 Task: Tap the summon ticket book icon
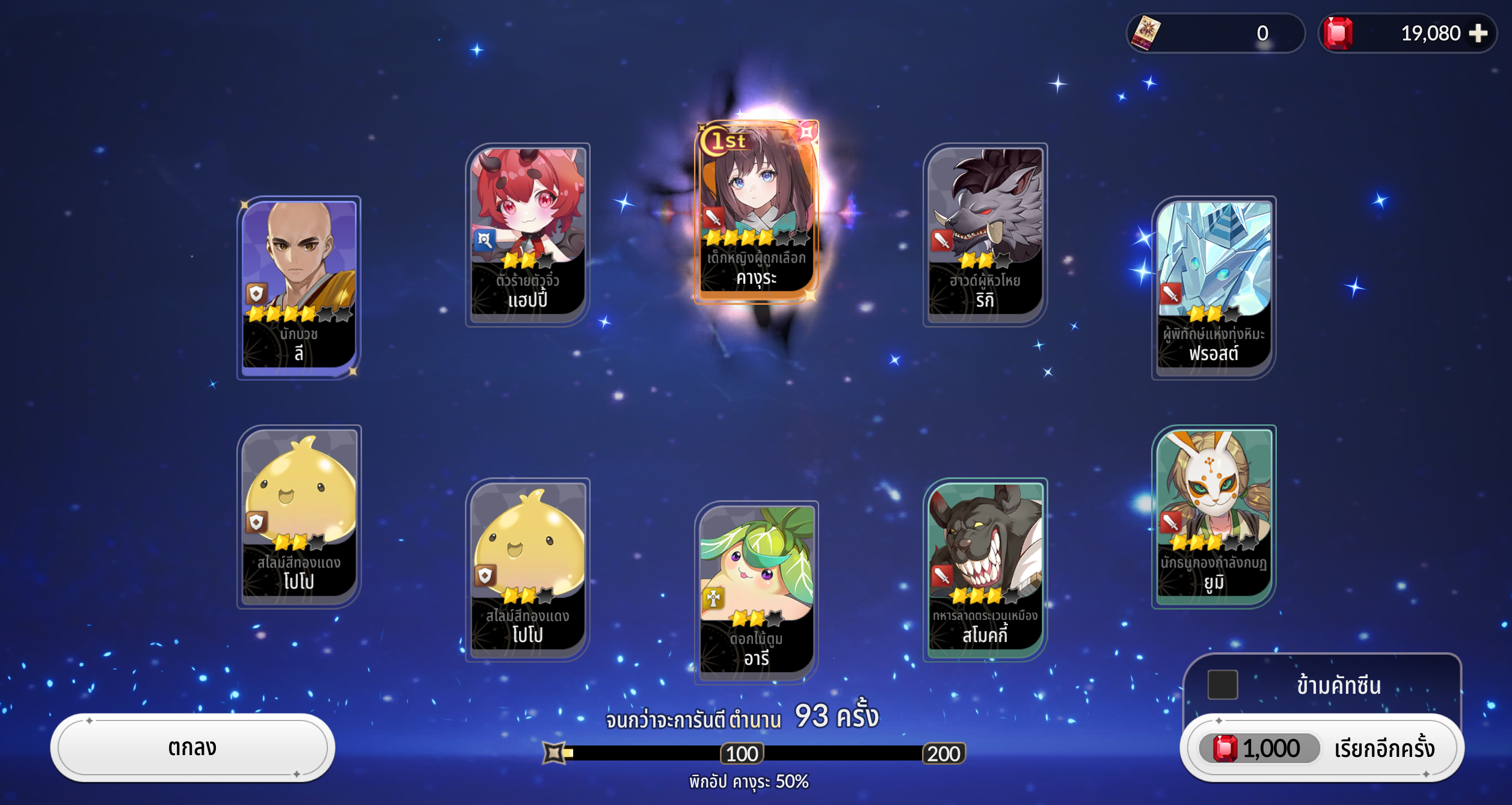pyautogui.click(x=1146, y=33)
